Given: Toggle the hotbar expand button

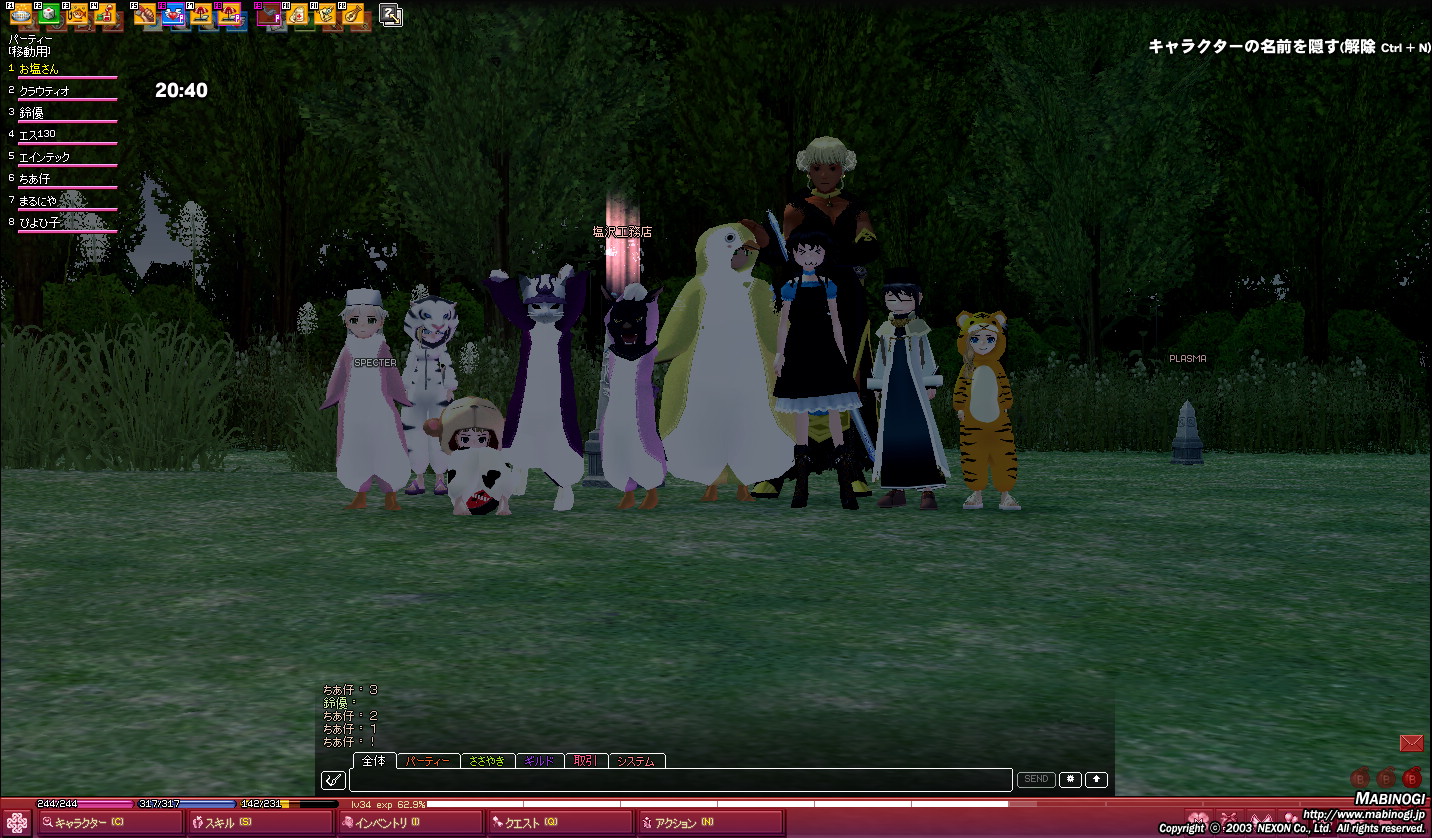Looking at the screenshot, I should [391, 14].
